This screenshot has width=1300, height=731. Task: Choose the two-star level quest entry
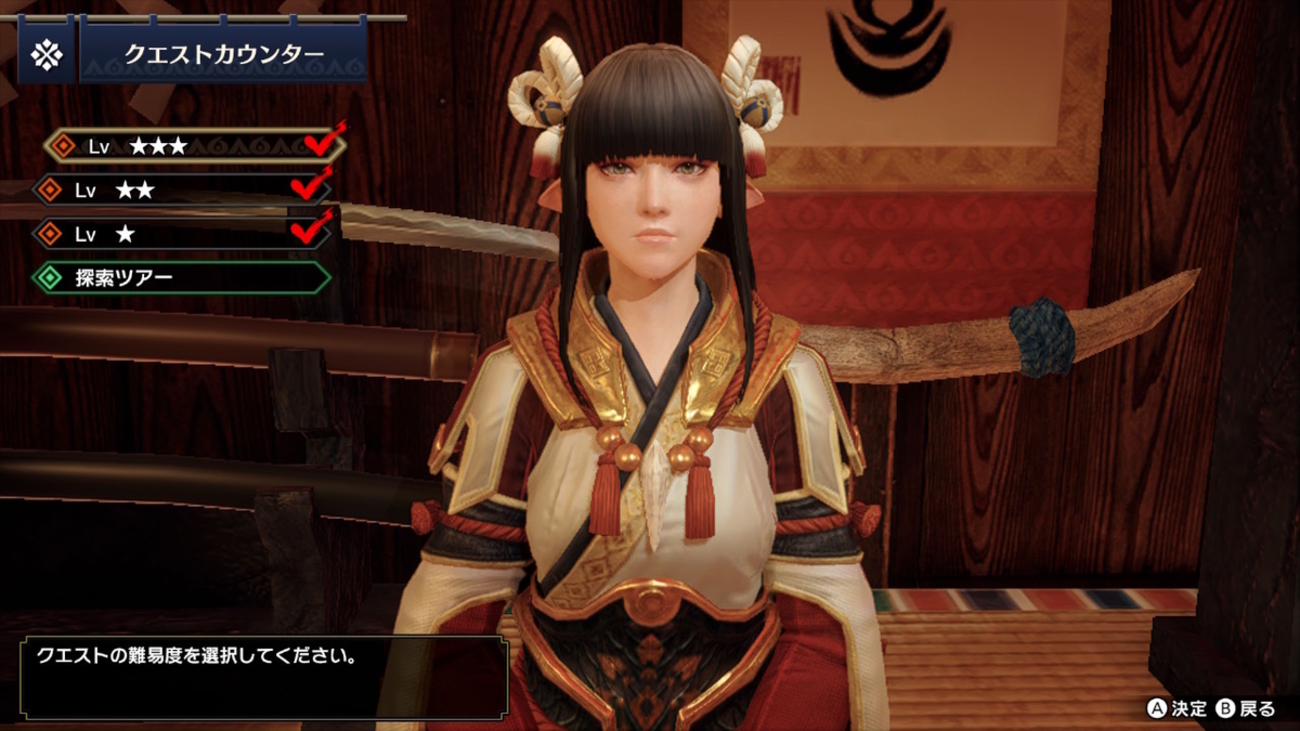(x=180, y=190)
